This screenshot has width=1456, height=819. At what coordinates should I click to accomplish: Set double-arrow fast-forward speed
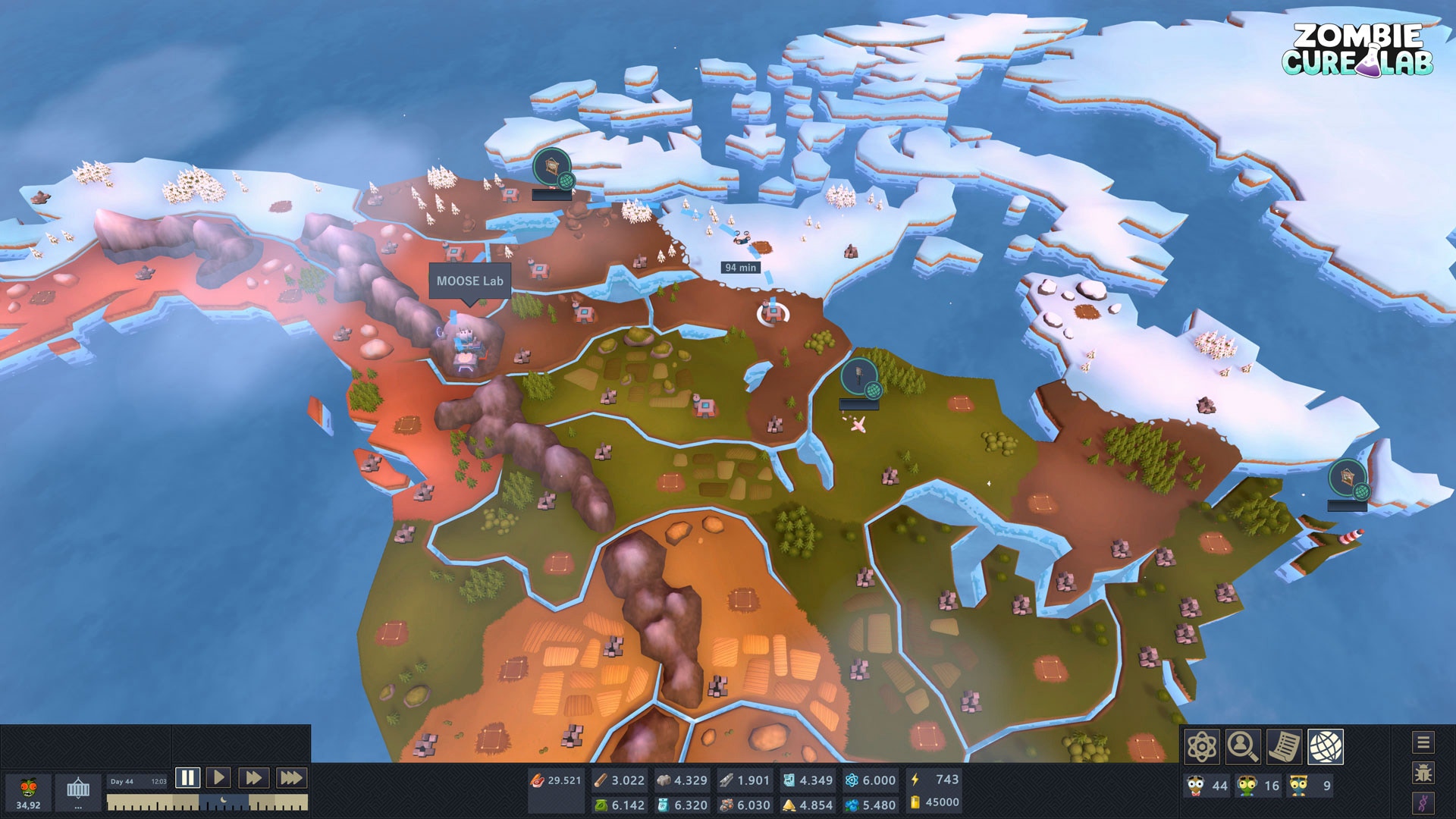pyautogui.click(x=254, y=777)
